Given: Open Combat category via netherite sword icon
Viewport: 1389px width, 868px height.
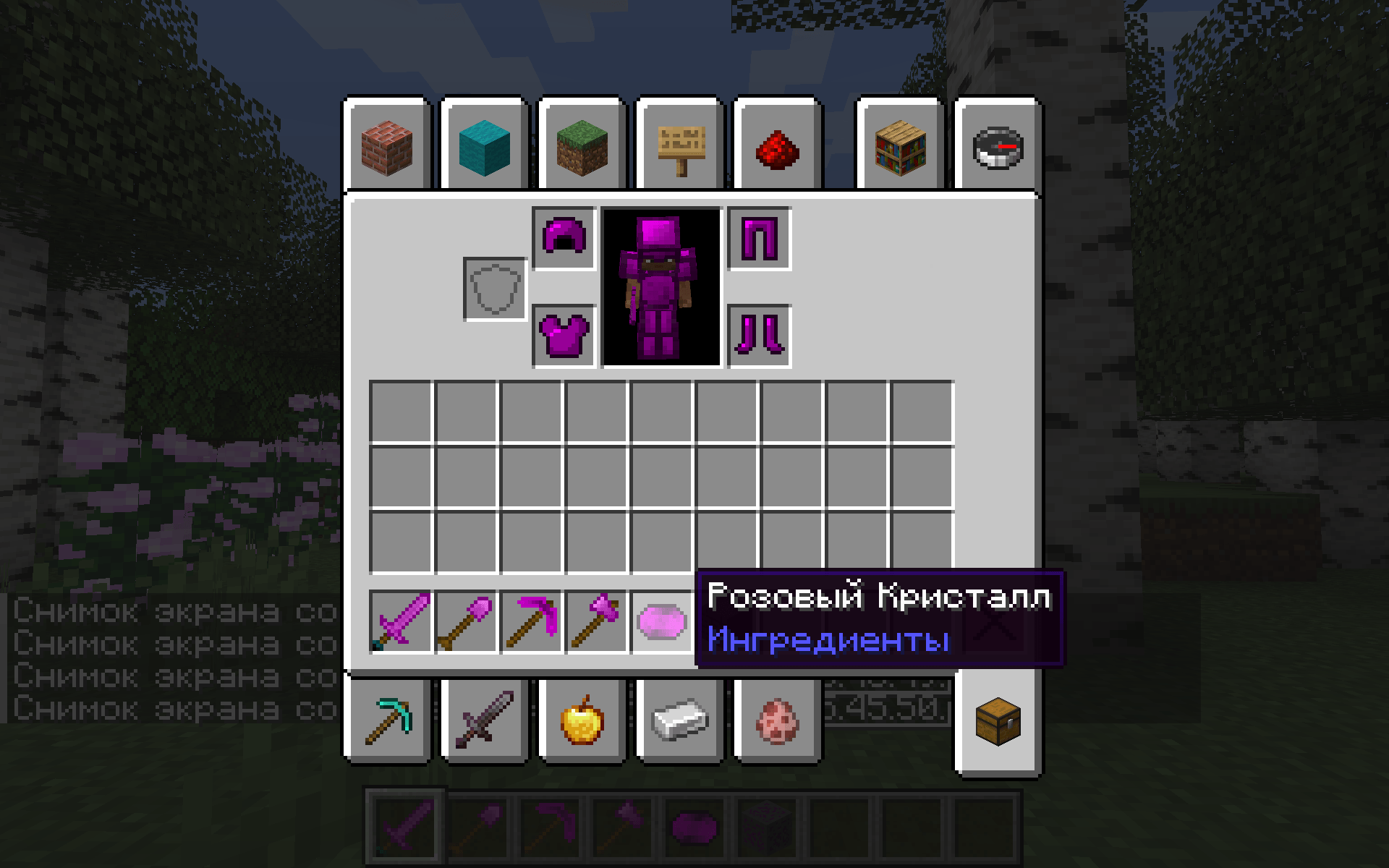Looking at the screenshot, I should [x=483, y=723].
